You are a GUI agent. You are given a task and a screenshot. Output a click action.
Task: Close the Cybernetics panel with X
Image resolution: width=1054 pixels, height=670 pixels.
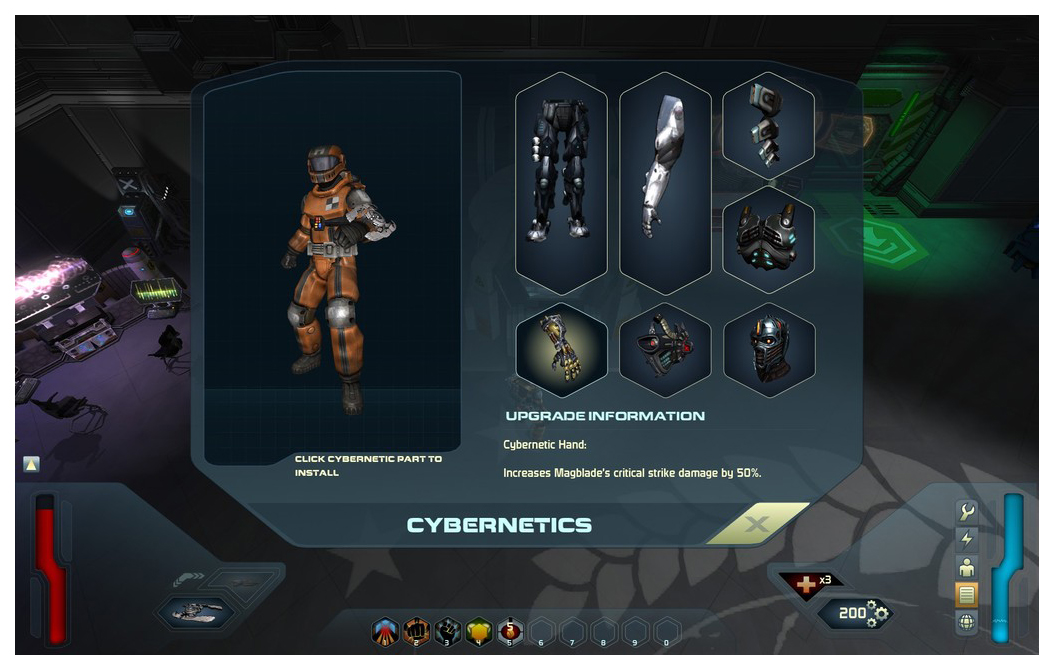pyautogui.click(x=757, y=524)
